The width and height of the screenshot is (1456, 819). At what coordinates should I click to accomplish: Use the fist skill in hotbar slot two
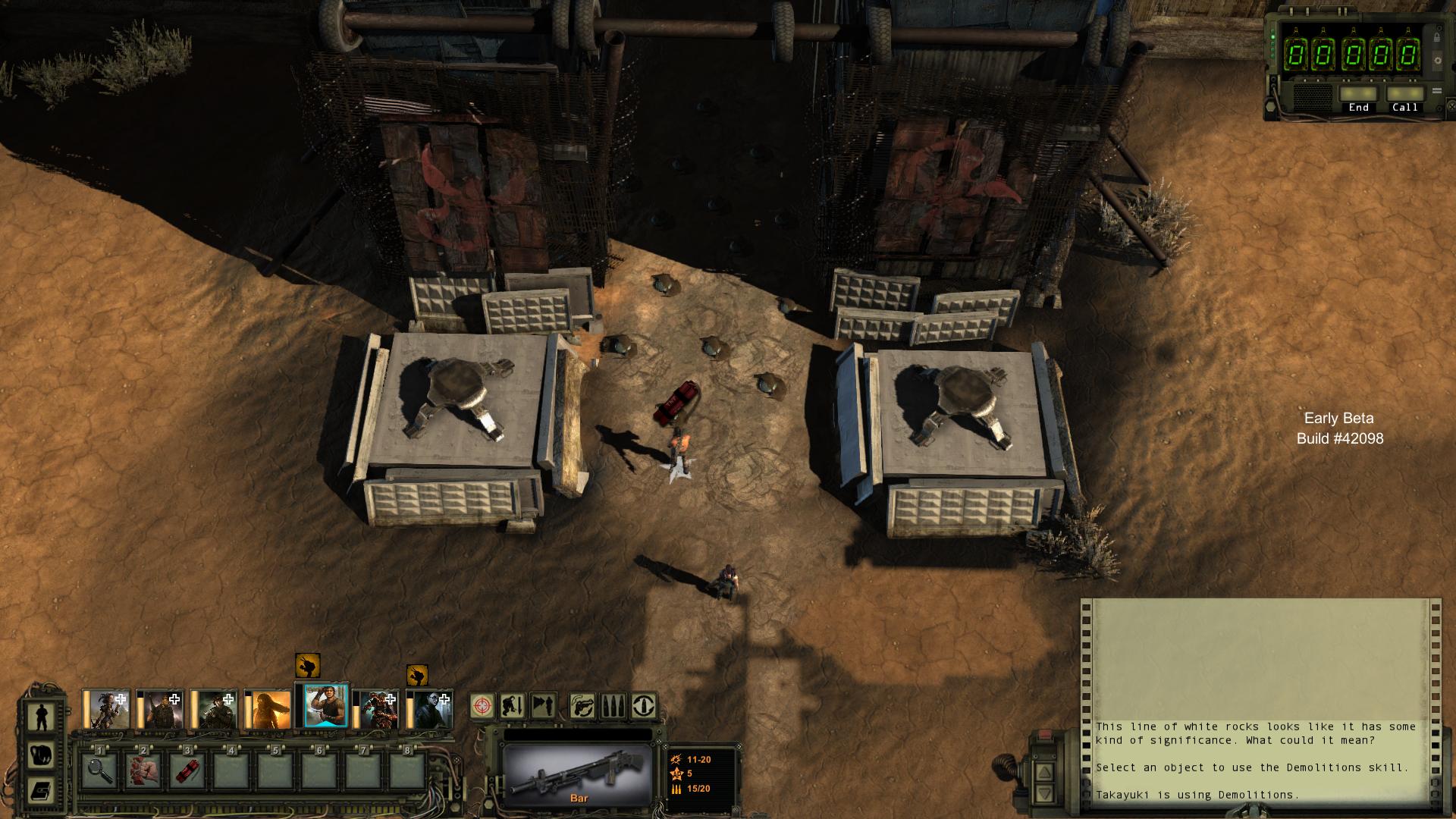[x=143, y=770]
